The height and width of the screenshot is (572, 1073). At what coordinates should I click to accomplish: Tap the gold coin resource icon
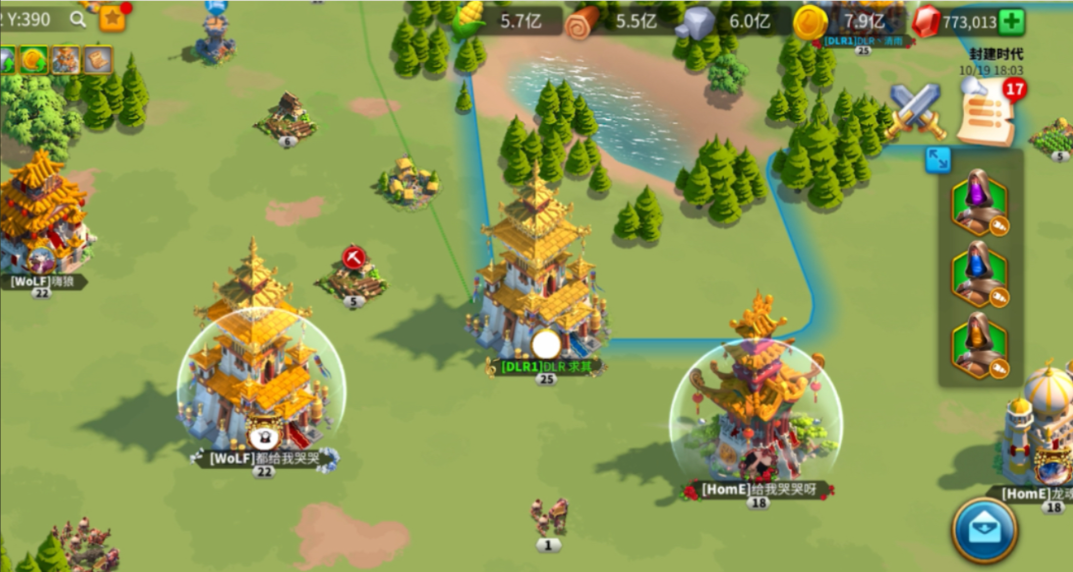[809, 21]
